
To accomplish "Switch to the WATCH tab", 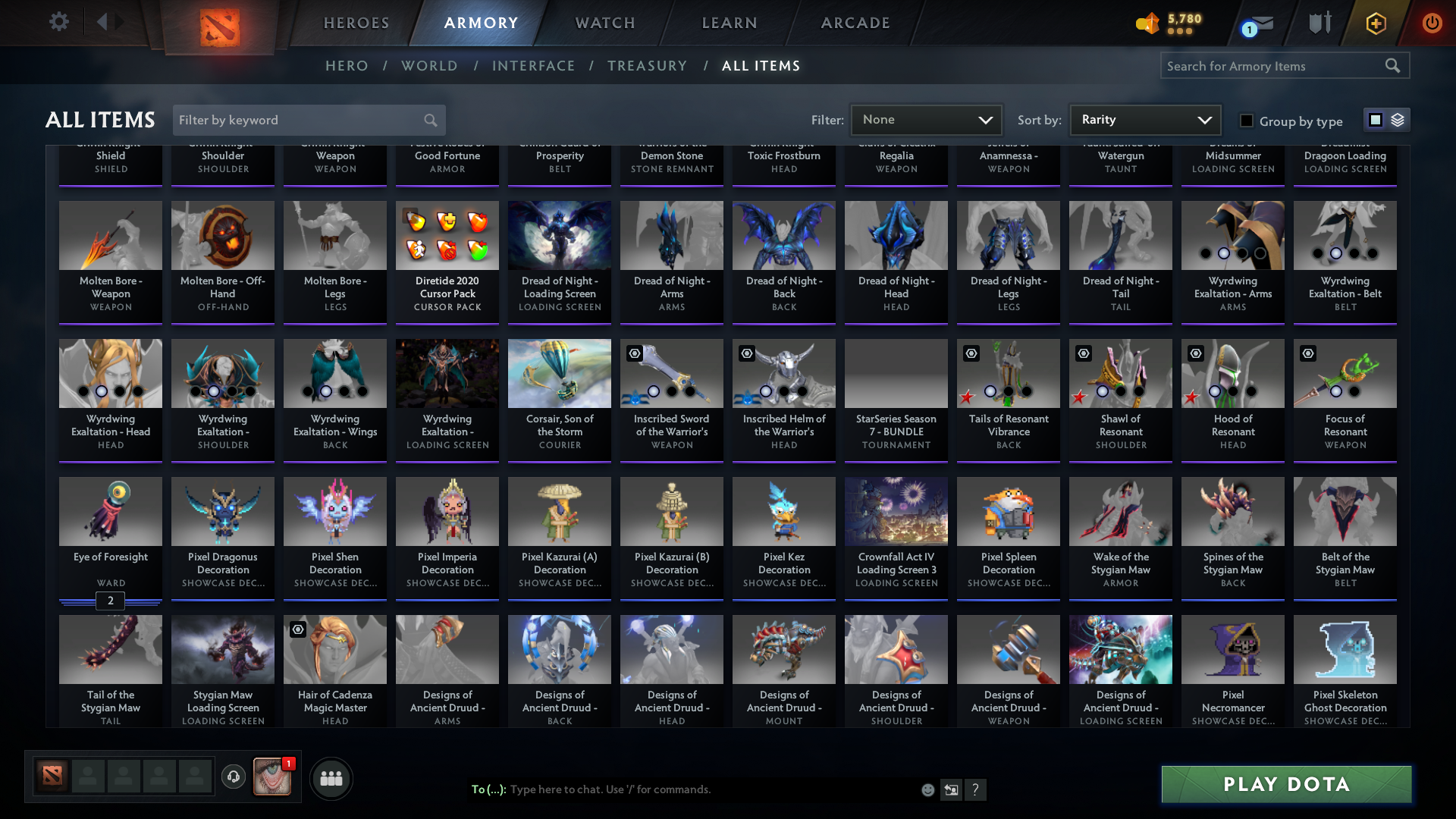I will click(x=604, y=23).
